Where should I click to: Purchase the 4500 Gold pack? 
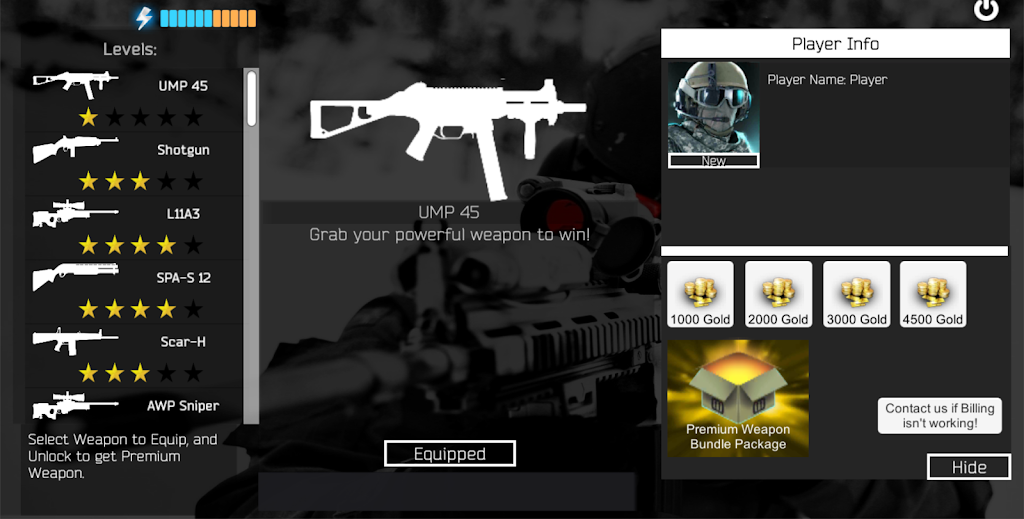click(933, 295)
